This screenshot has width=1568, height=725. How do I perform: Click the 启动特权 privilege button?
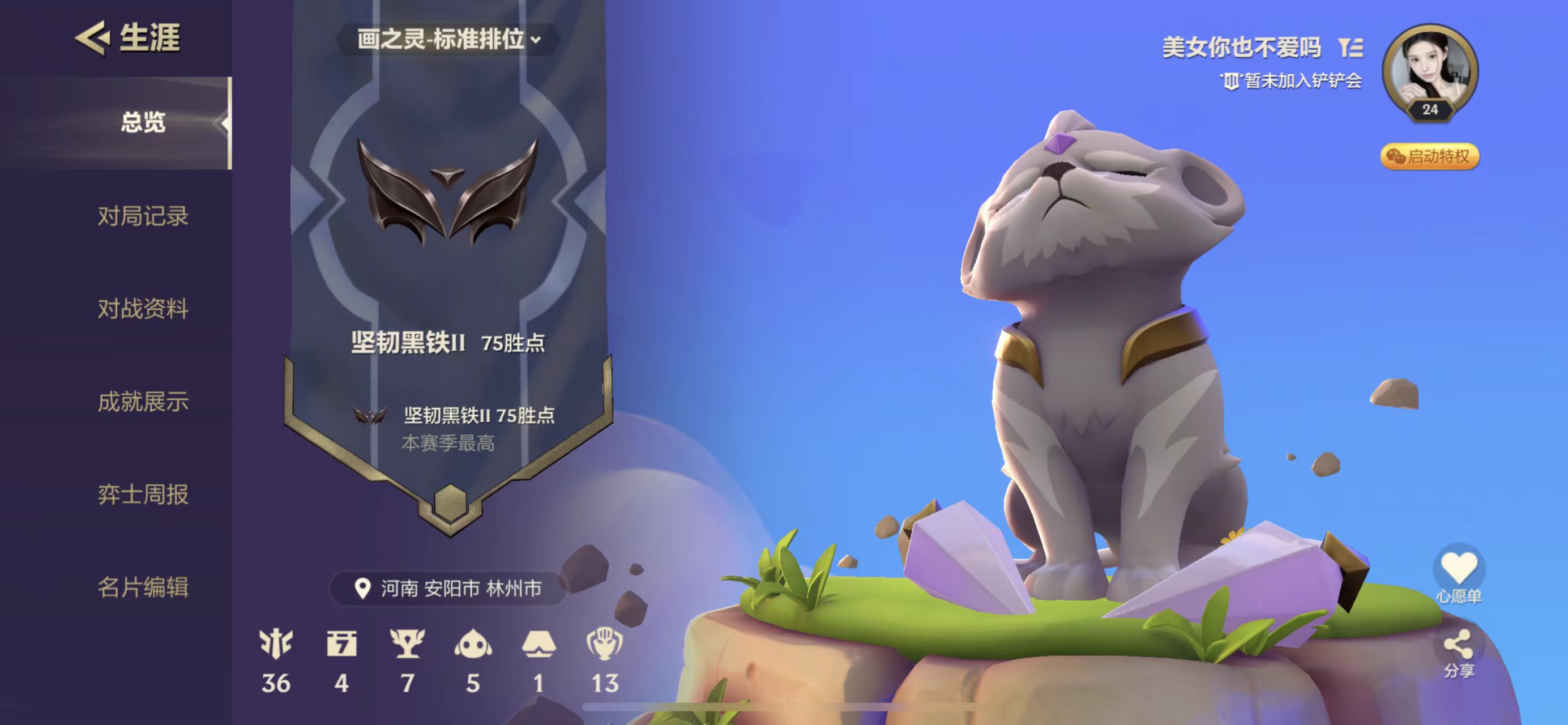(x=1429, y=156)
